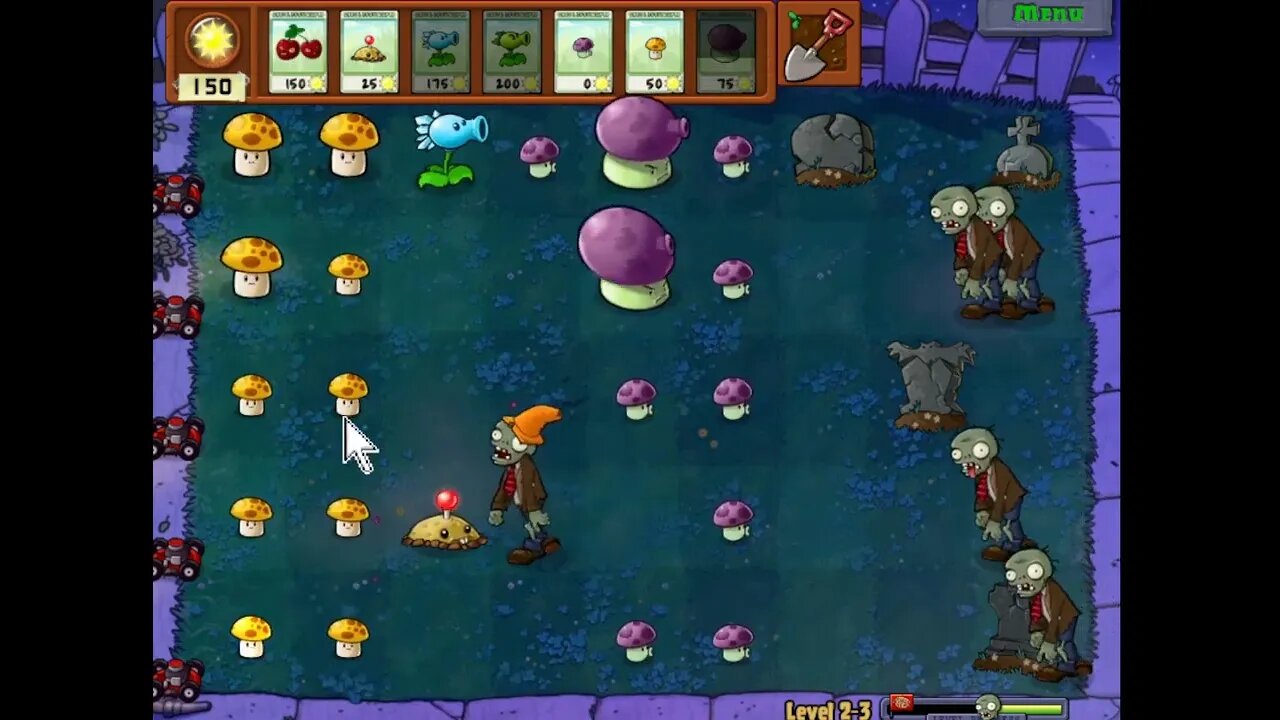Click the zombie head on the progress meter
The height and width of the screenshot is (720, 1280).
click(x=990, y=704)
